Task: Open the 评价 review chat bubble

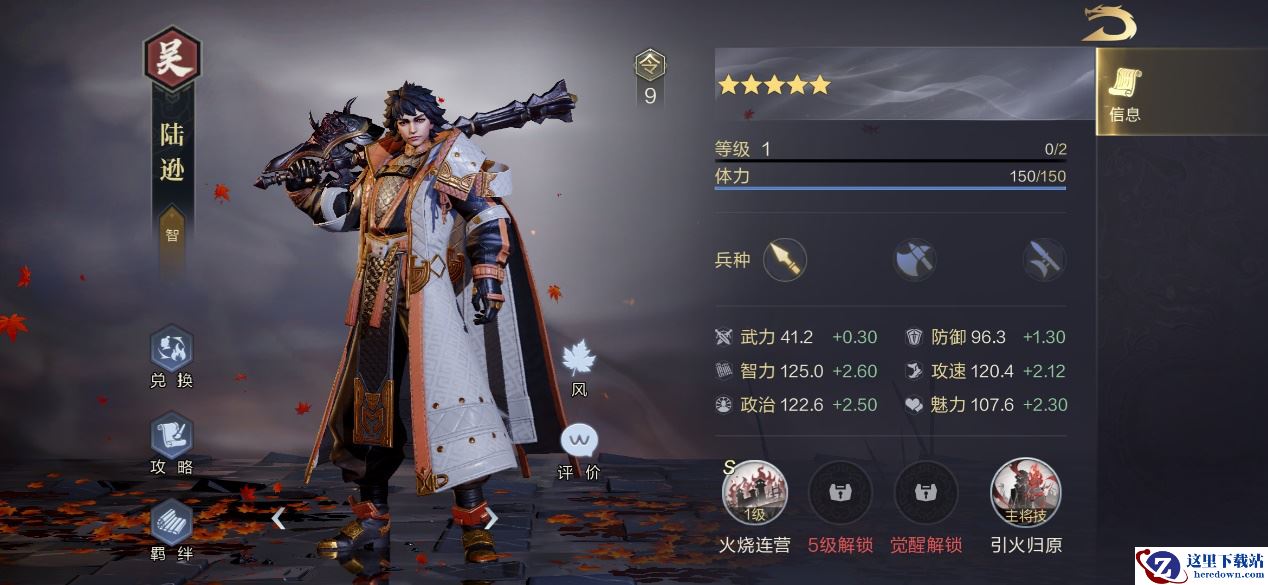Action: (x=579, y=441)
